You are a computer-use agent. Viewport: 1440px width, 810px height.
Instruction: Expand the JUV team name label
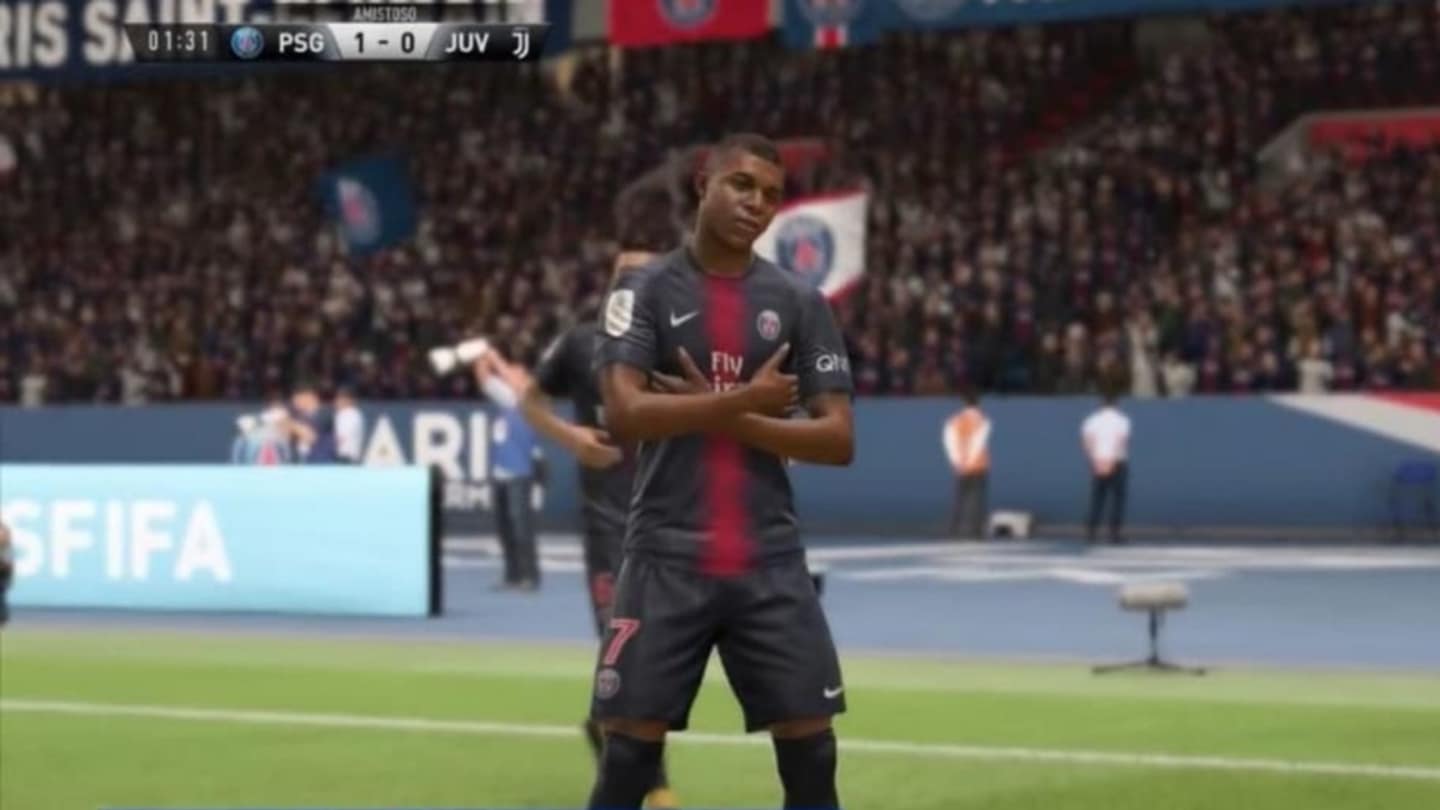[x=470, y=43]
